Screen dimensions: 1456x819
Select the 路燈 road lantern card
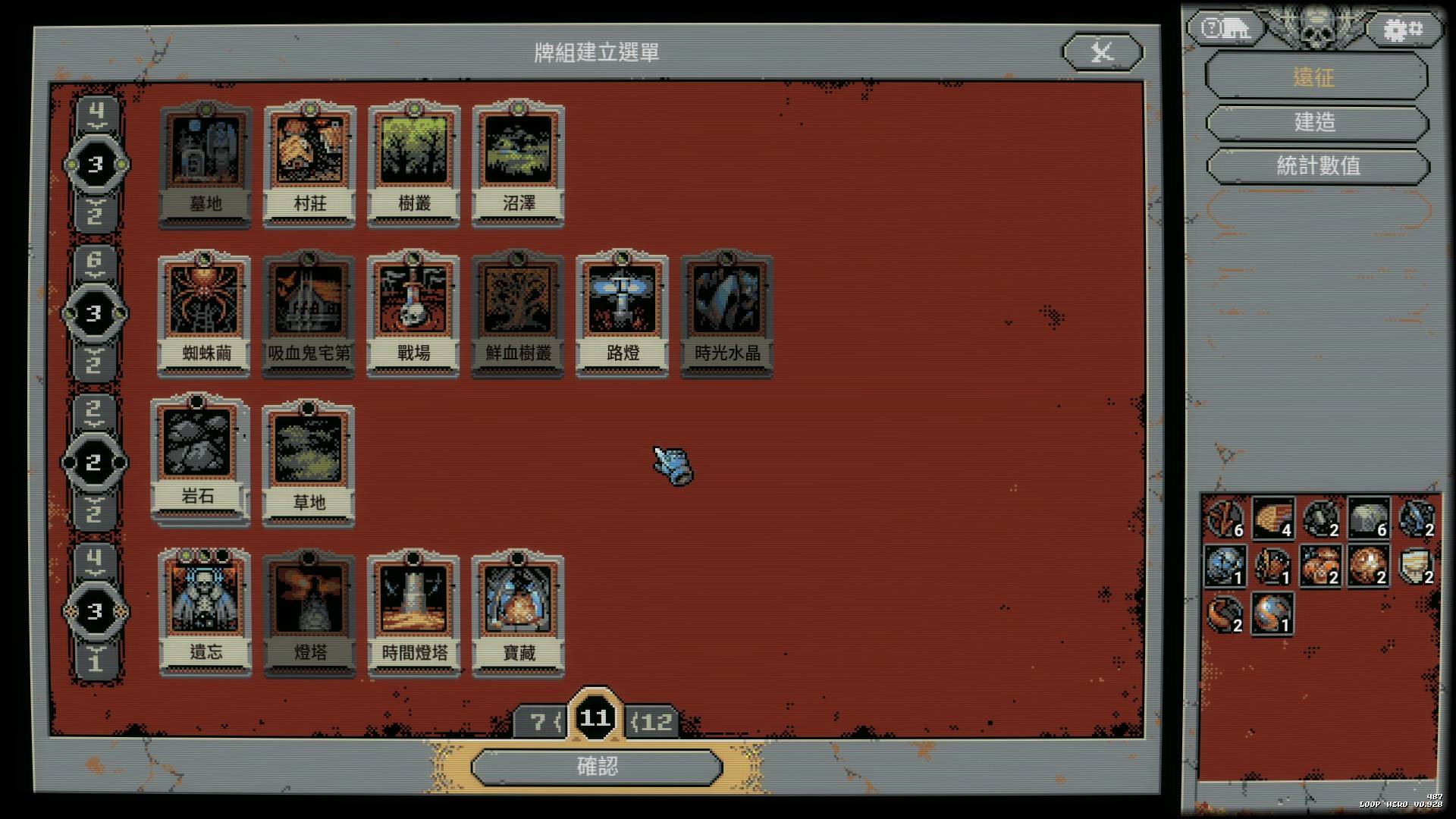[623, 314]
